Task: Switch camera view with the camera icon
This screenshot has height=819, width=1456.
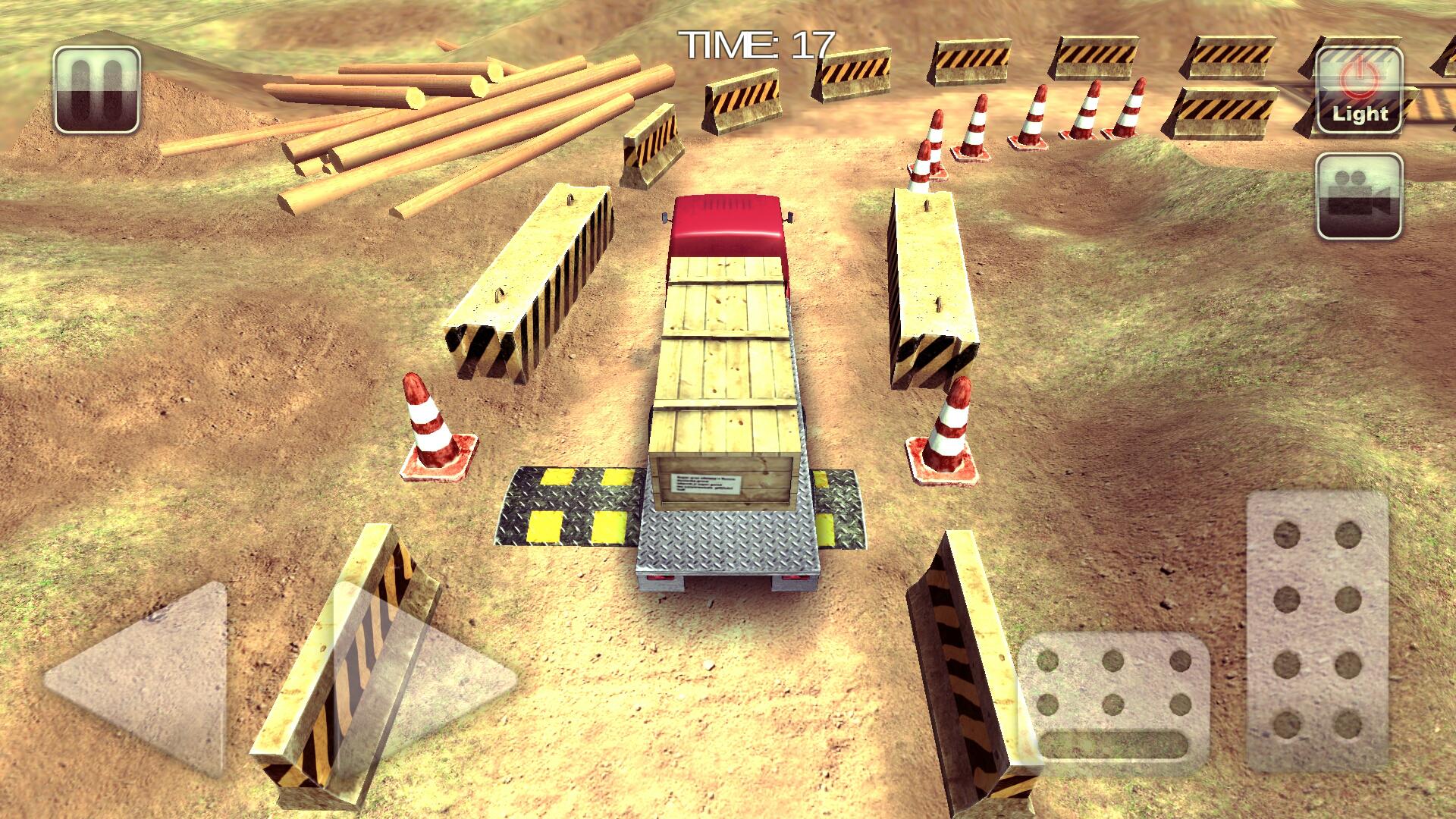Action: 1360,196
